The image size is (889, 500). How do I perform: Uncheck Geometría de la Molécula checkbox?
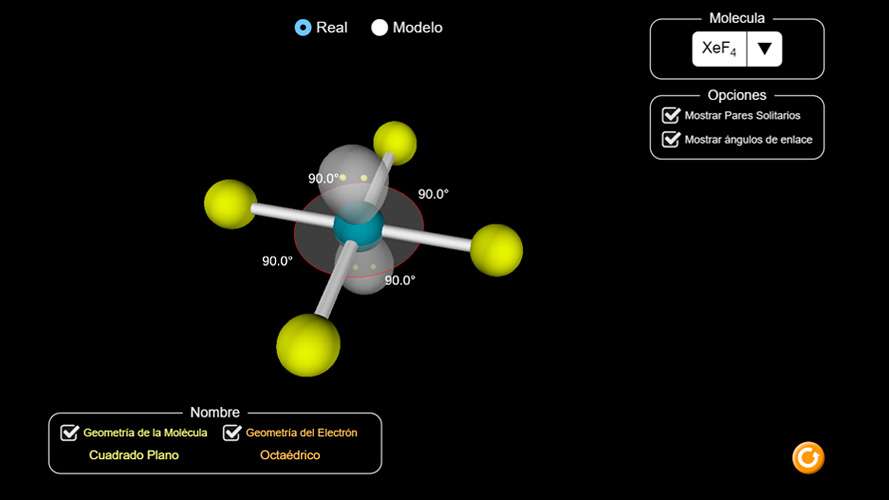(70, 433)
